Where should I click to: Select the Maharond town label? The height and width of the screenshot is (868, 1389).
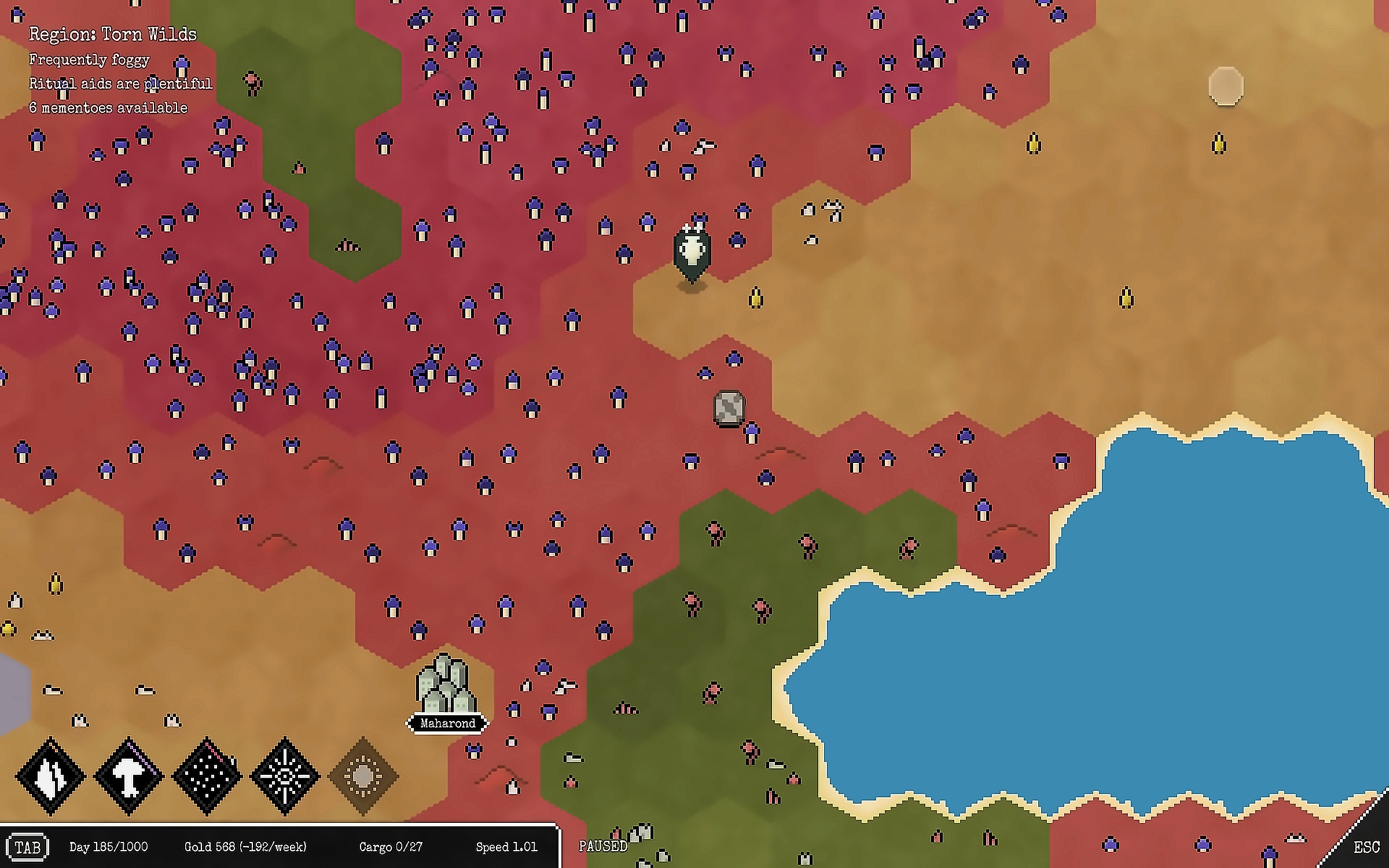pyautogui.click(x=447, y=723)
